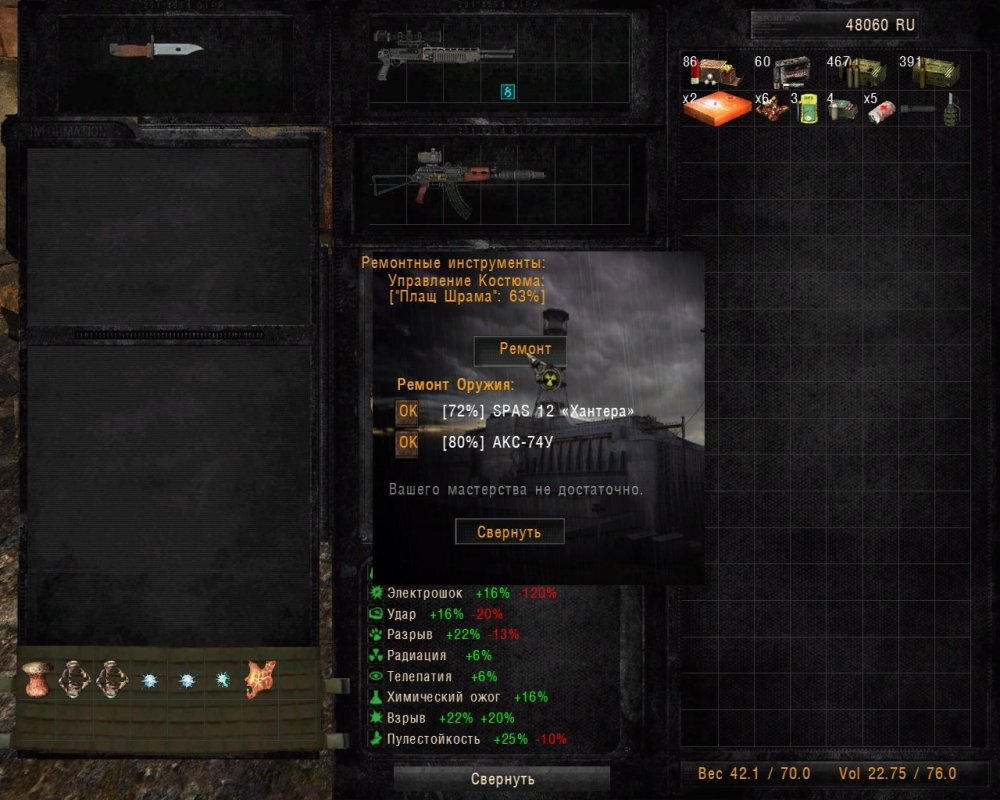
Task: Pick the bandage stack in the inventory
Action: [879, 109]
